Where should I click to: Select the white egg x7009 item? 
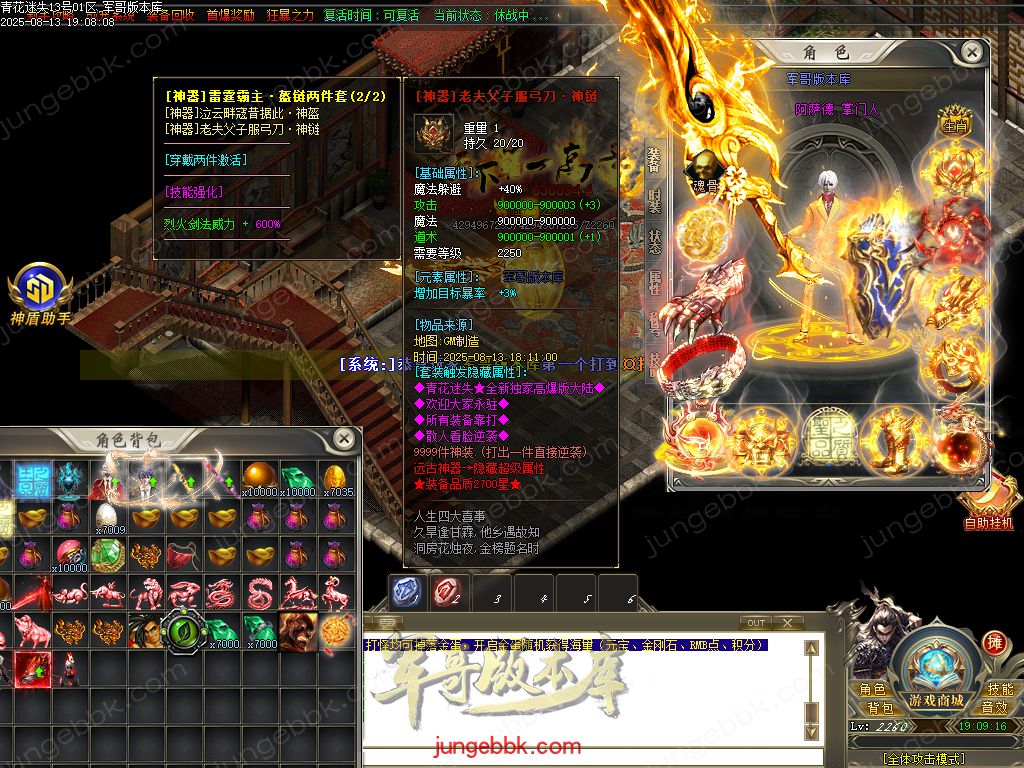click(107, 517)
